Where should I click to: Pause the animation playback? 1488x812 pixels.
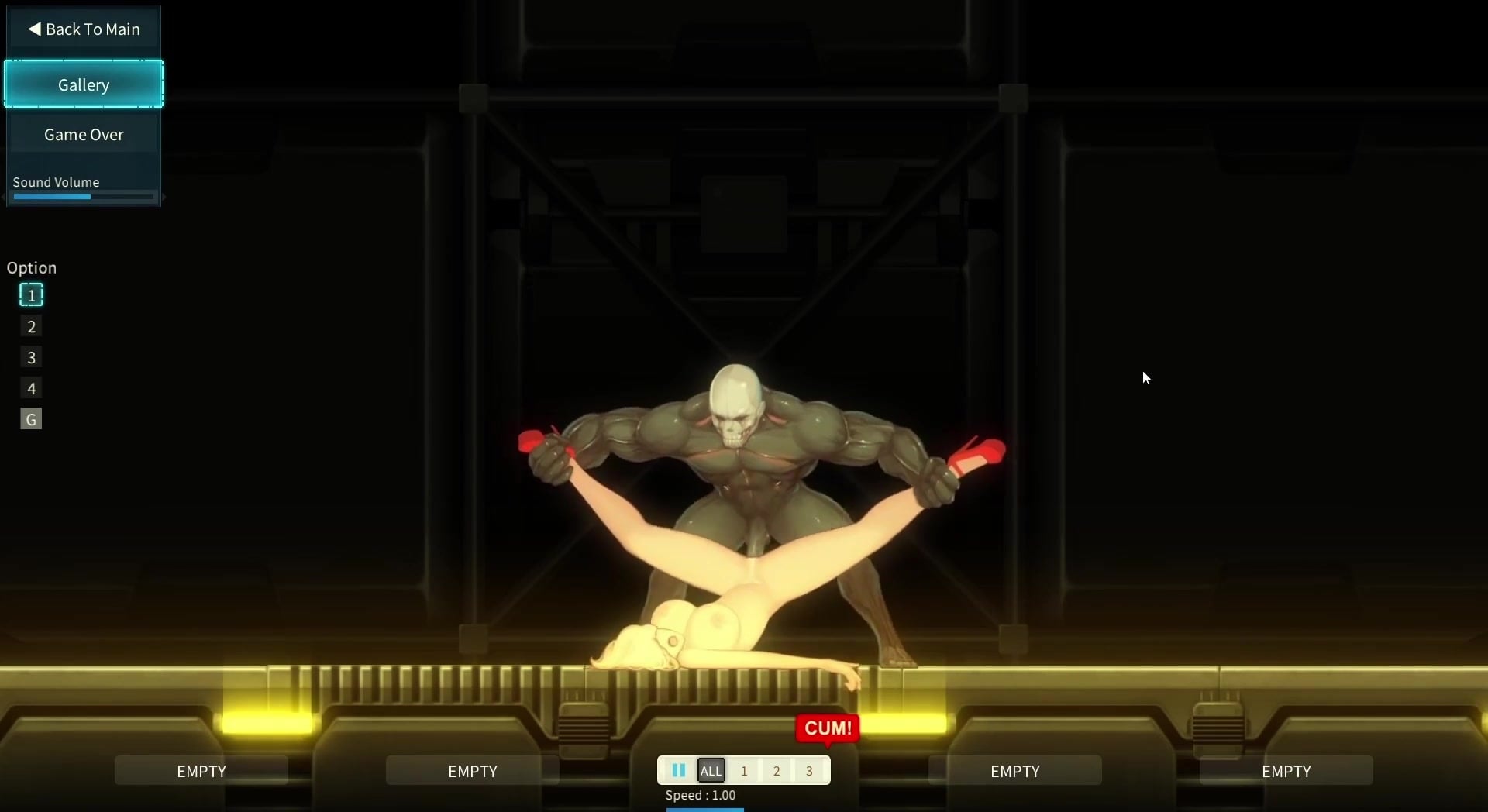[x=678, y=769]
